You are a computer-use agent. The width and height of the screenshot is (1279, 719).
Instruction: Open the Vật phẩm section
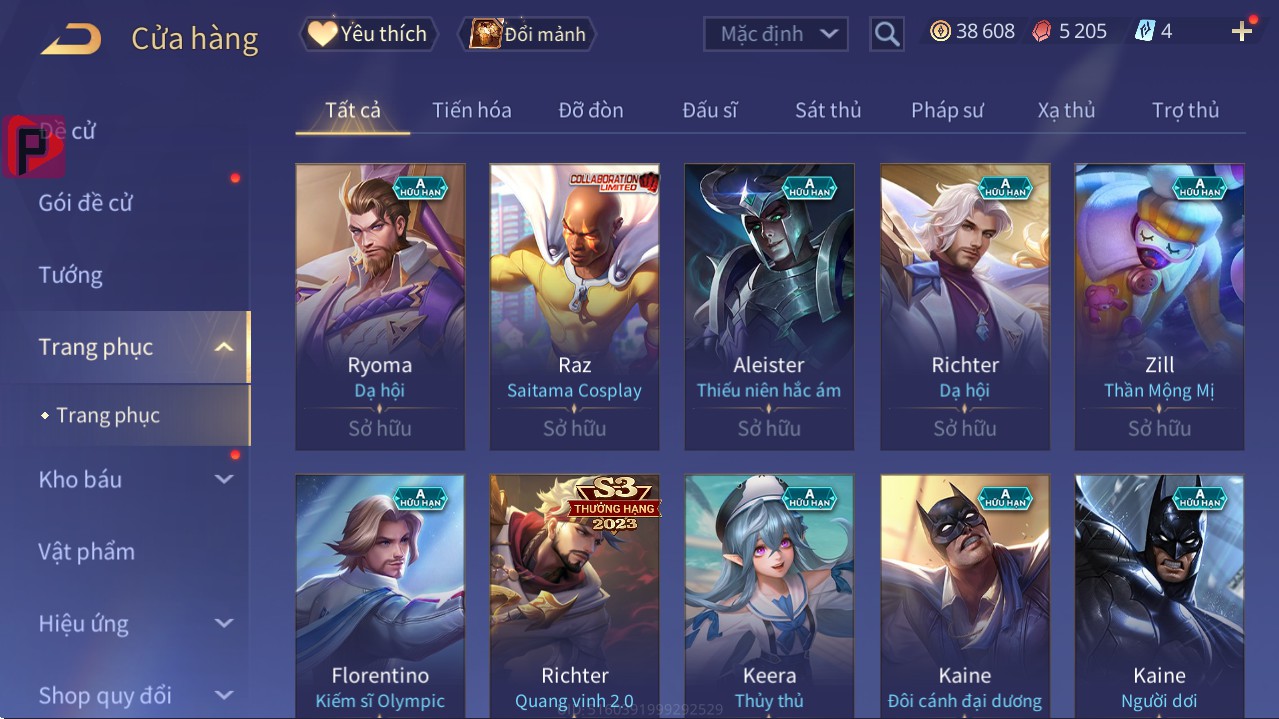[x=86, y=552]
